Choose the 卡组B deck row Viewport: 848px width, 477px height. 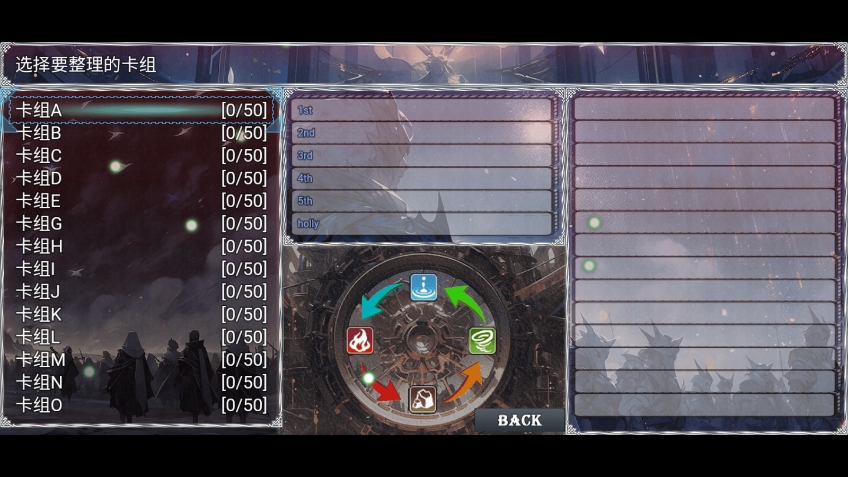pyautogui.click(x=141, y=133)
